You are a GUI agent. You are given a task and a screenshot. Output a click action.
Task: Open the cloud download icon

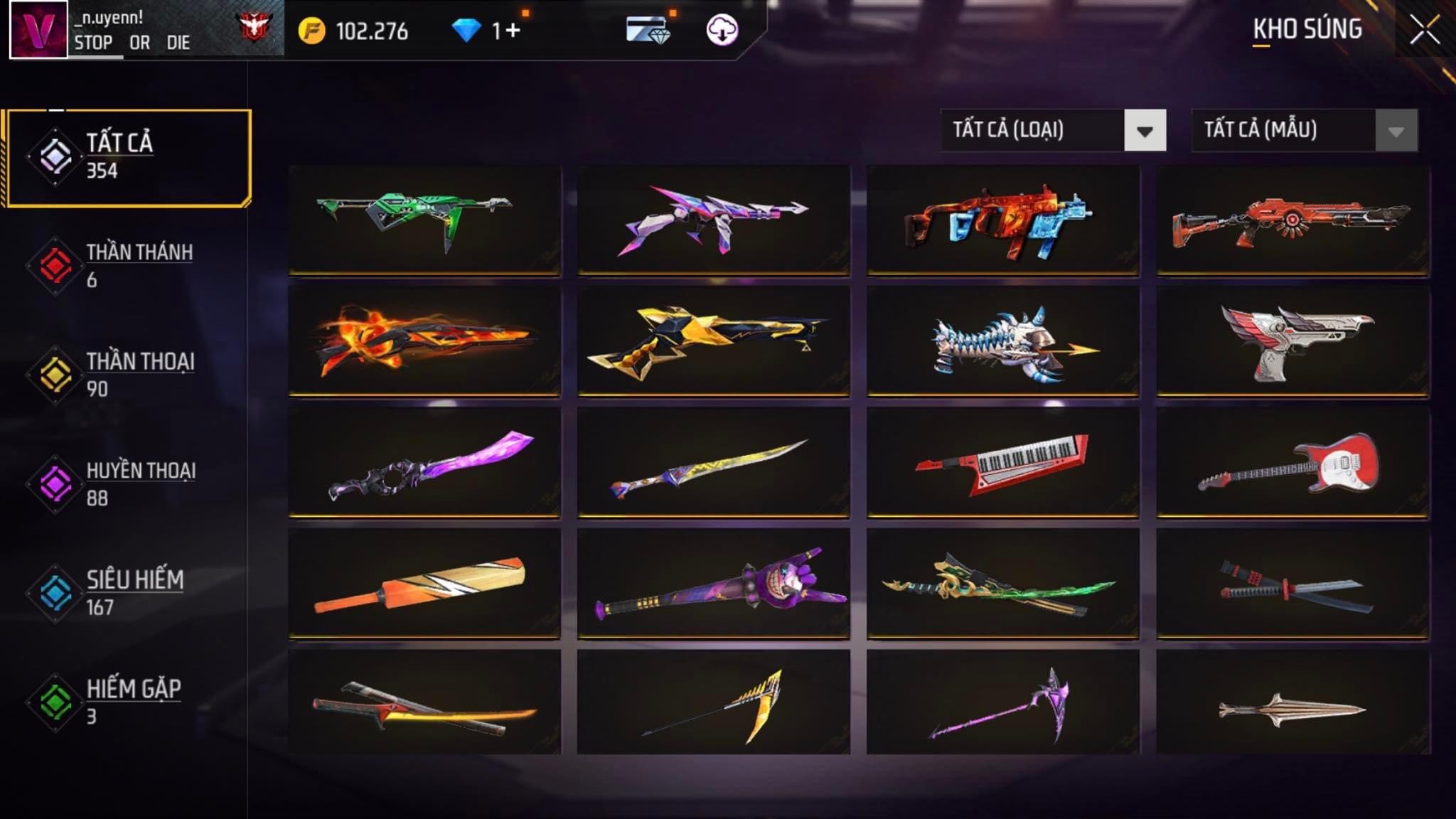pos(722,31)
